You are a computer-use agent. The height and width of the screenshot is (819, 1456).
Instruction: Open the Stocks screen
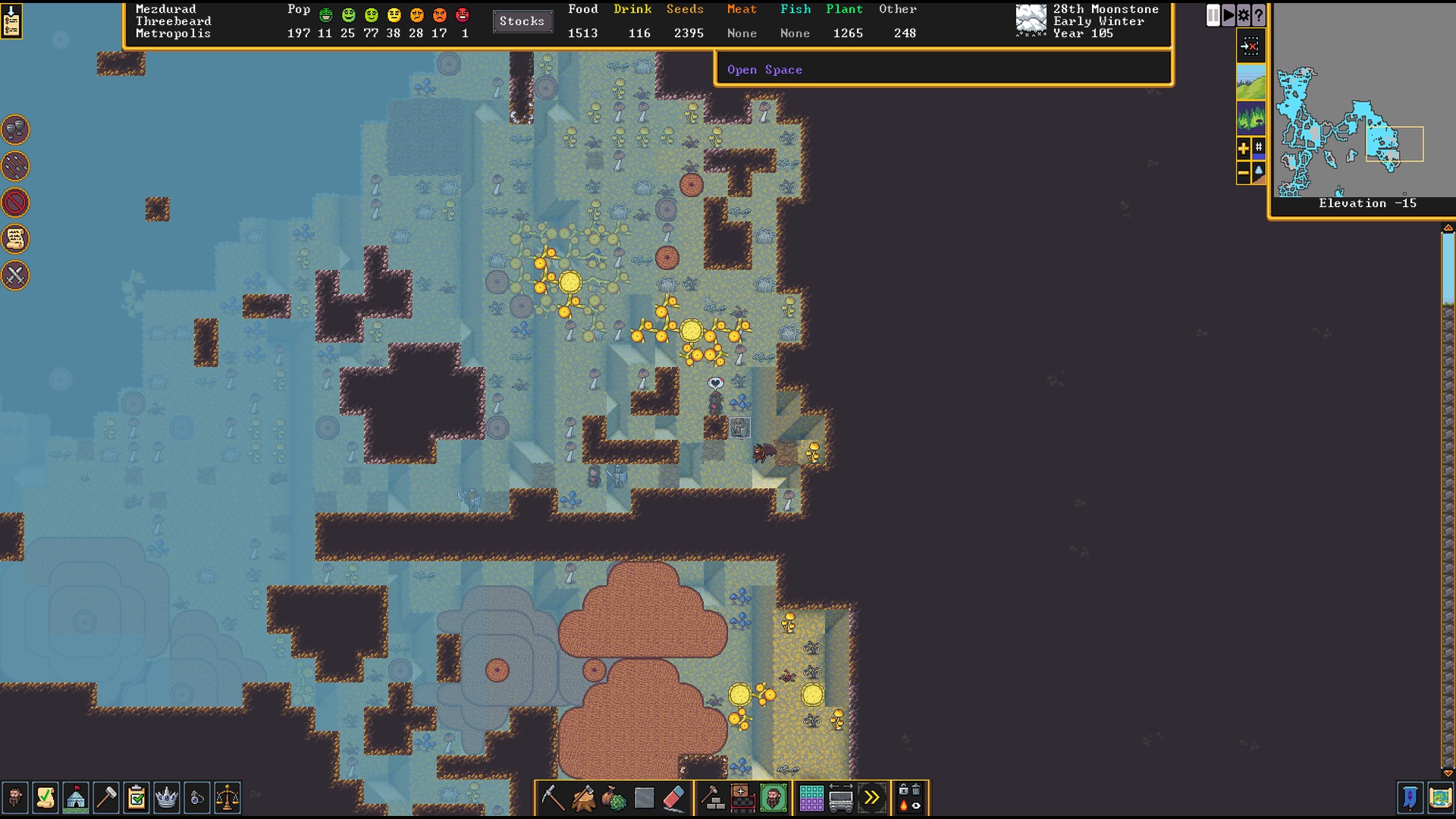[522, 21]
